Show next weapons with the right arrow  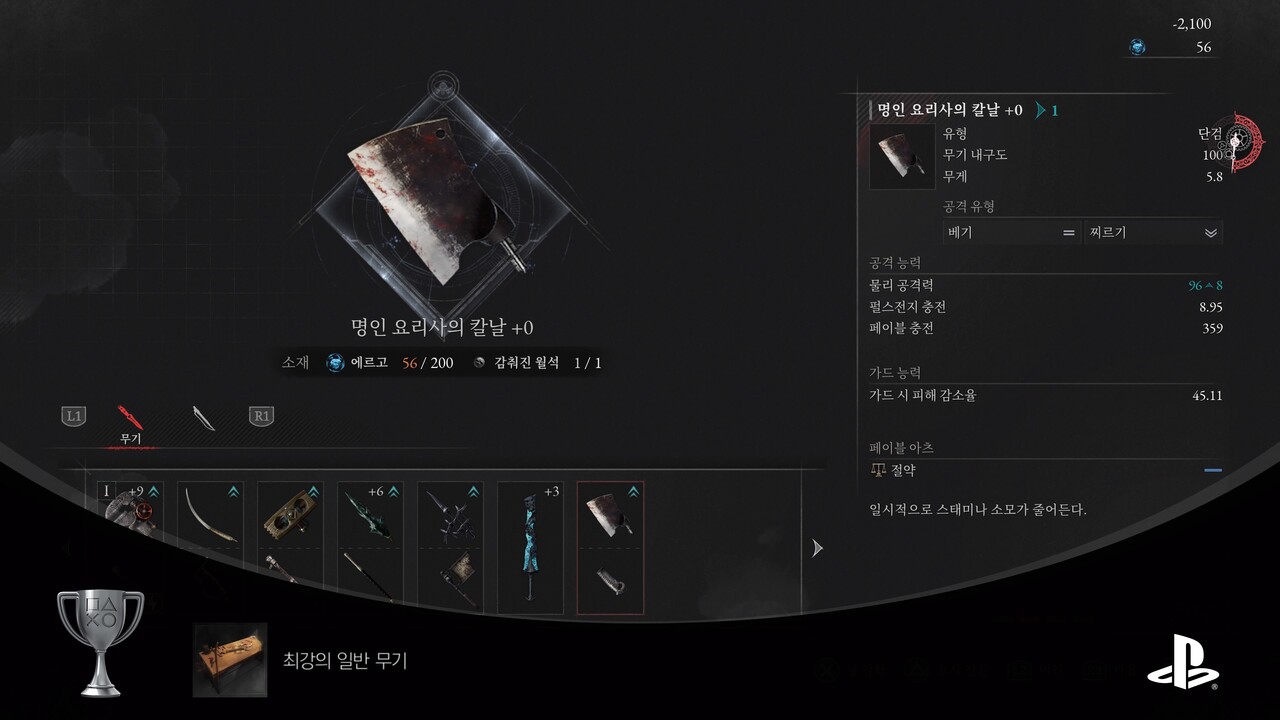[x=817, y=548]
